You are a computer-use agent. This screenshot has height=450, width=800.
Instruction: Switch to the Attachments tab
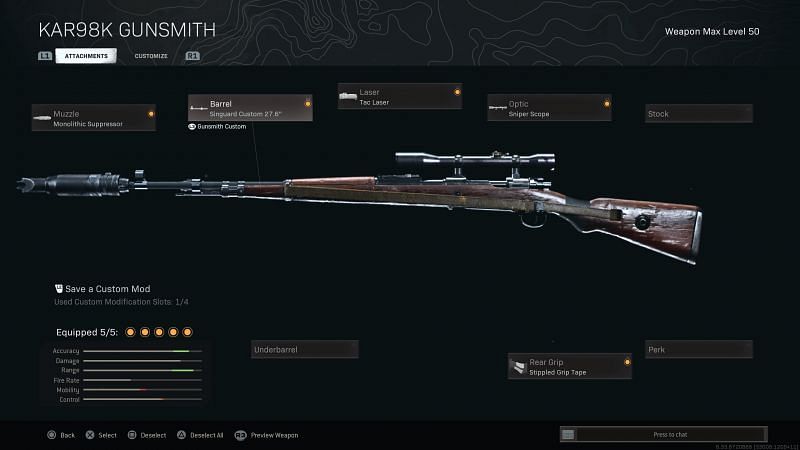click(86, 56)
